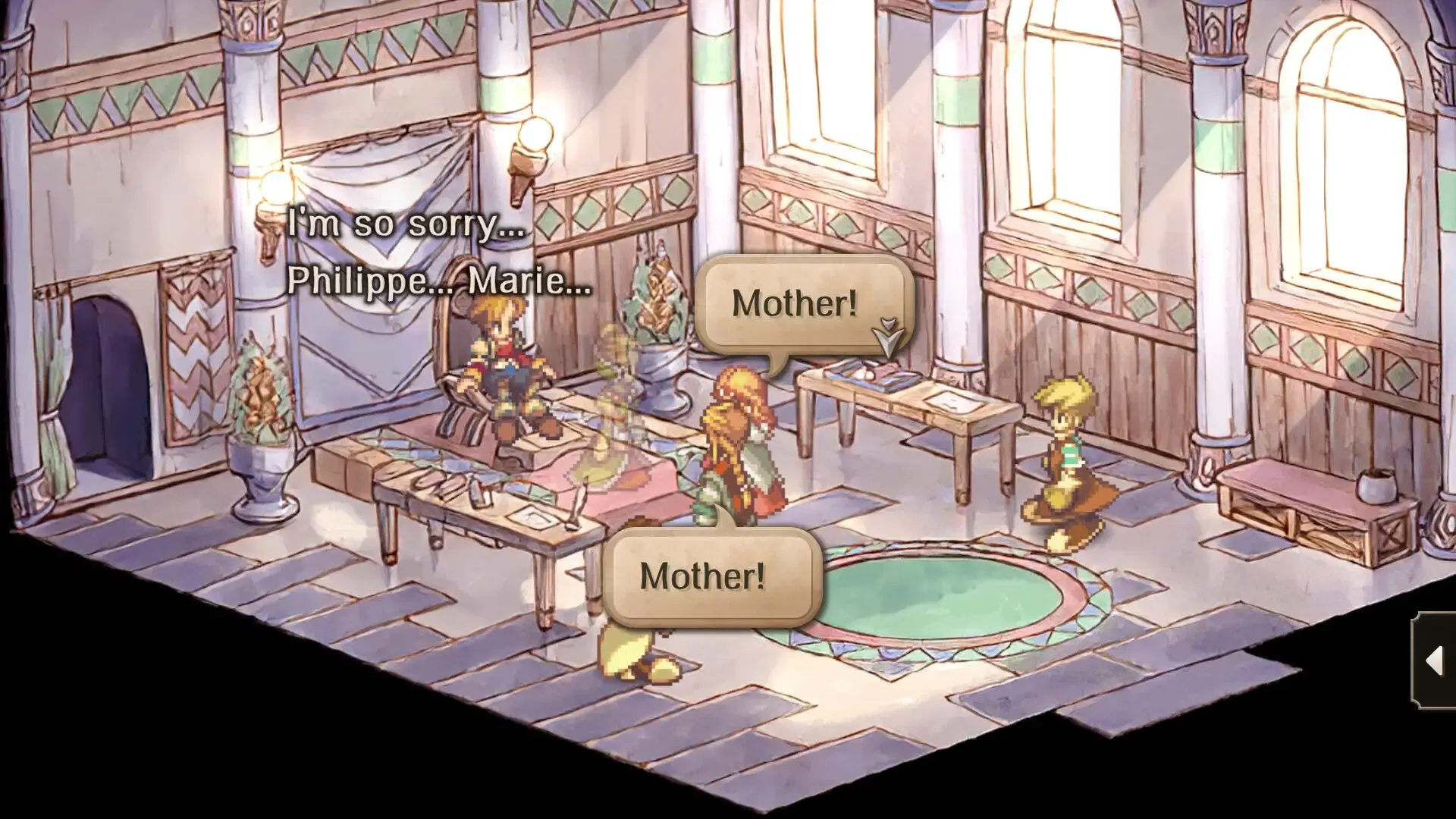Select the blond character kneeling on the right

pyautogui.click(x=1069, y=463)
